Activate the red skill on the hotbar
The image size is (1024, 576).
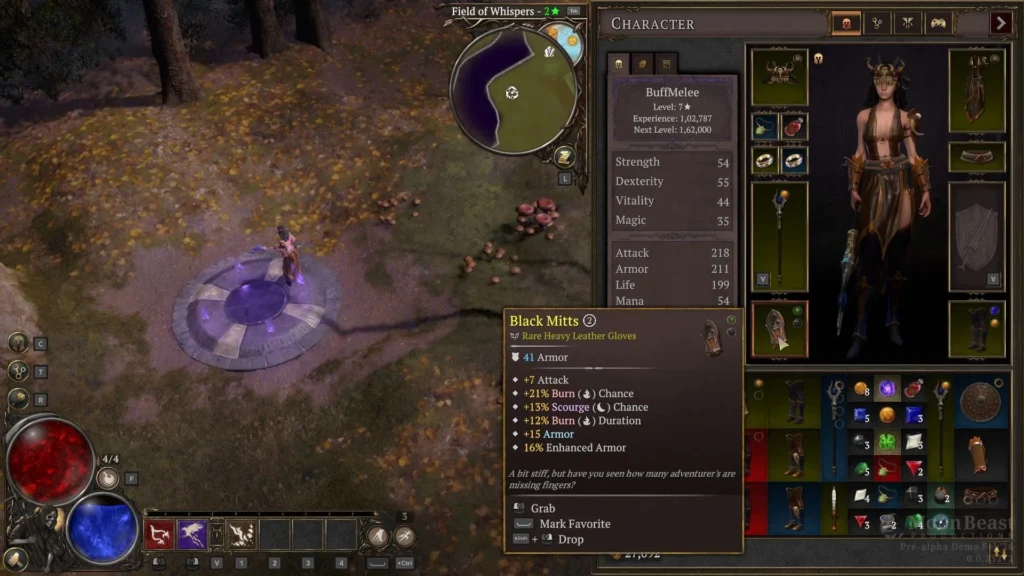coord(160,535)
